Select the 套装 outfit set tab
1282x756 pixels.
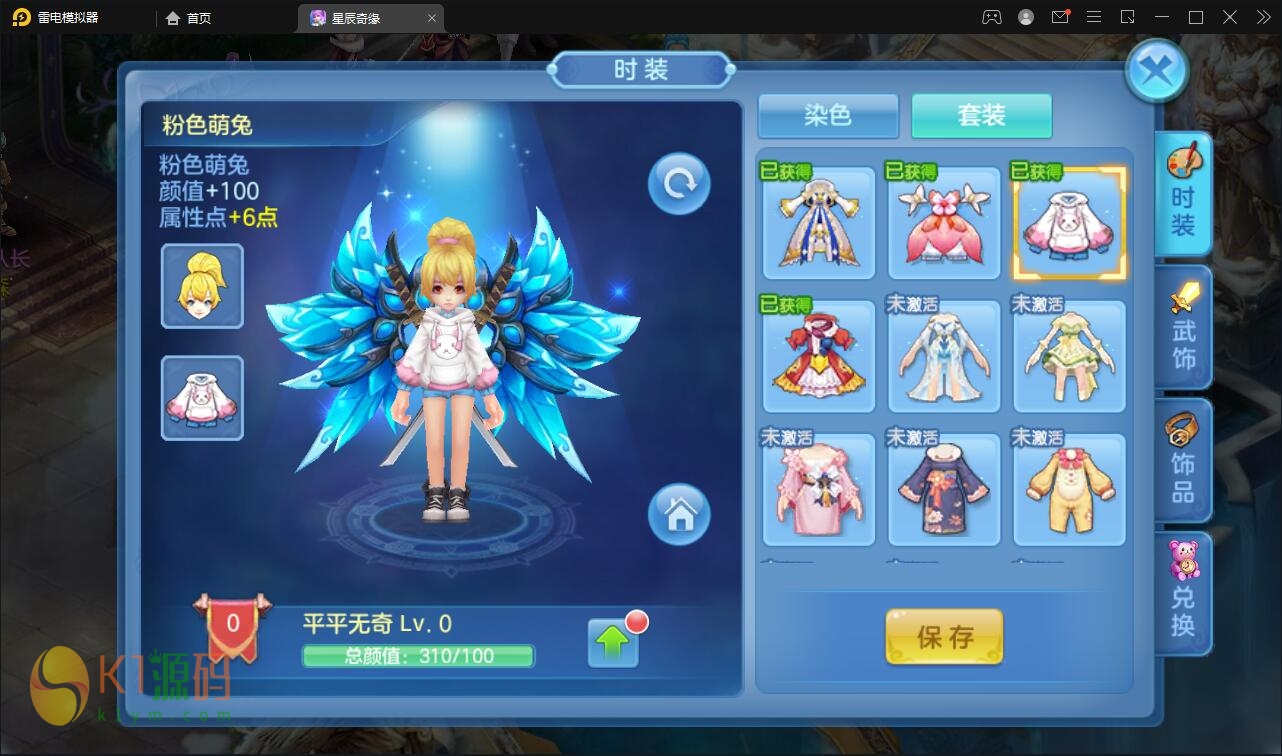981,116
